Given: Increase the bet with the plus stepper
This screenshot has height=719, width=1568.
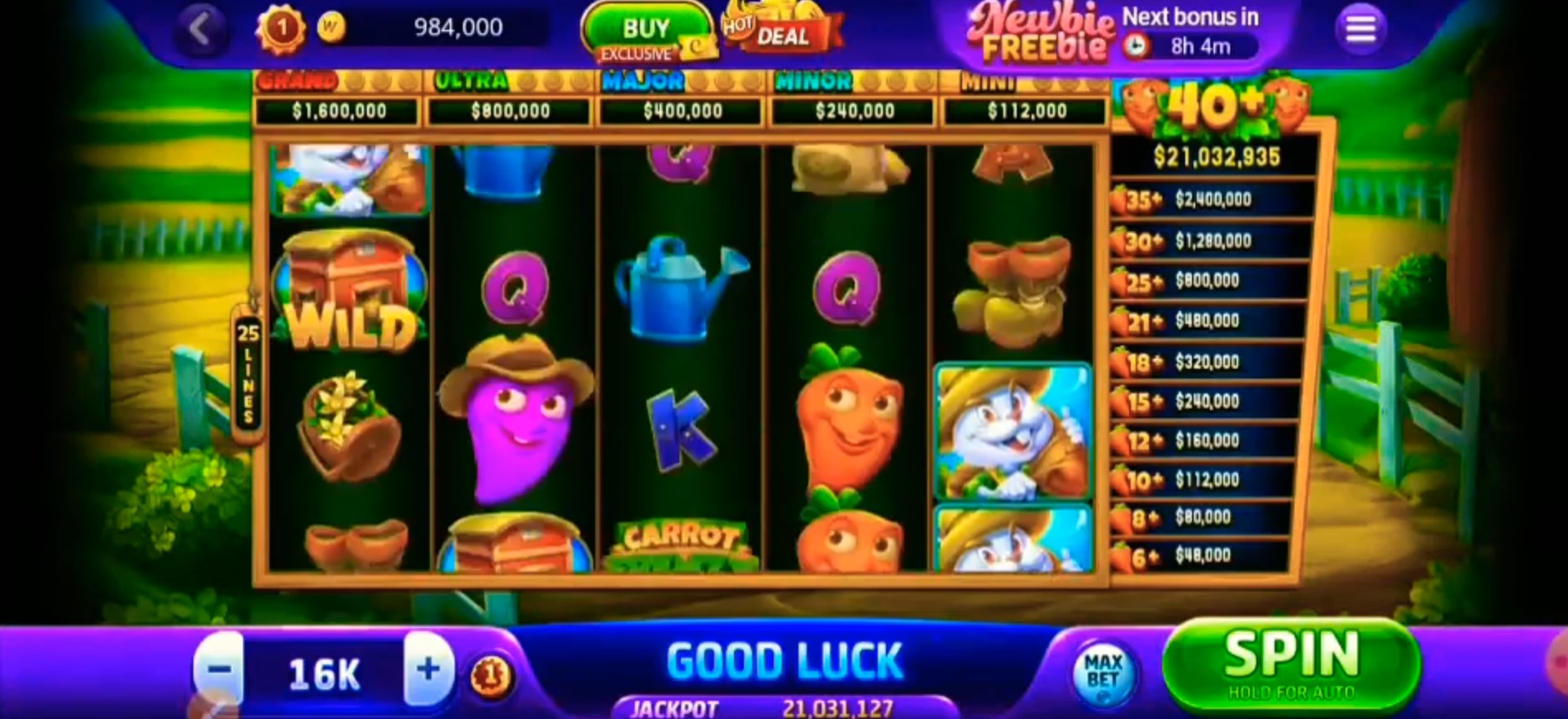Looking at the screenshot, I should pos(427,671).
